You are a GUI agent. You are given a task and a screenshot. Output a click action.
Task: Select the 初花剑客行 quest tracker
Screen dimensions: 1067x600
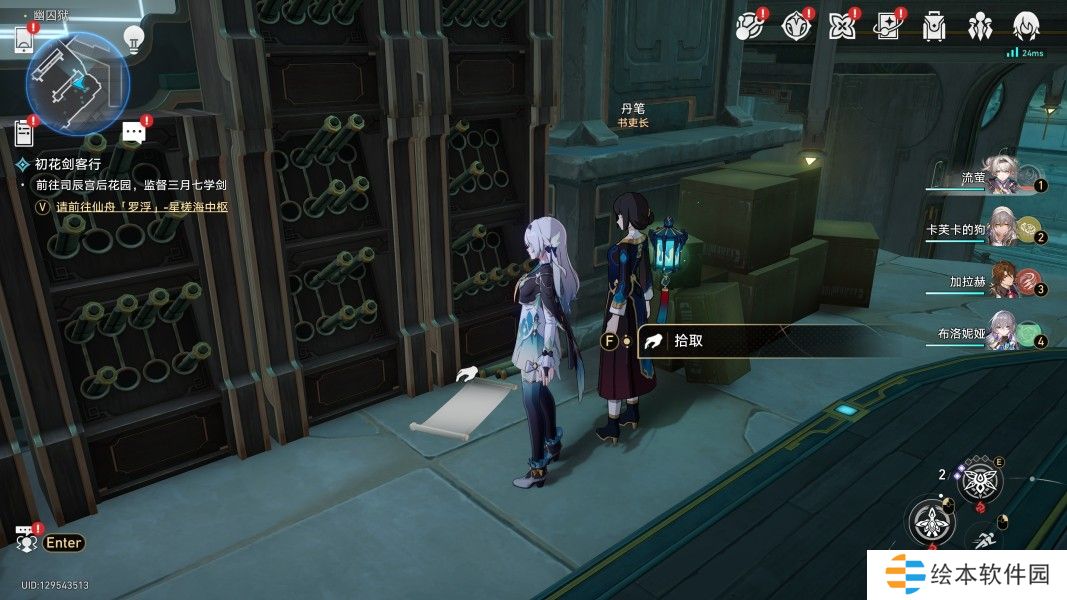click(68, 163)
